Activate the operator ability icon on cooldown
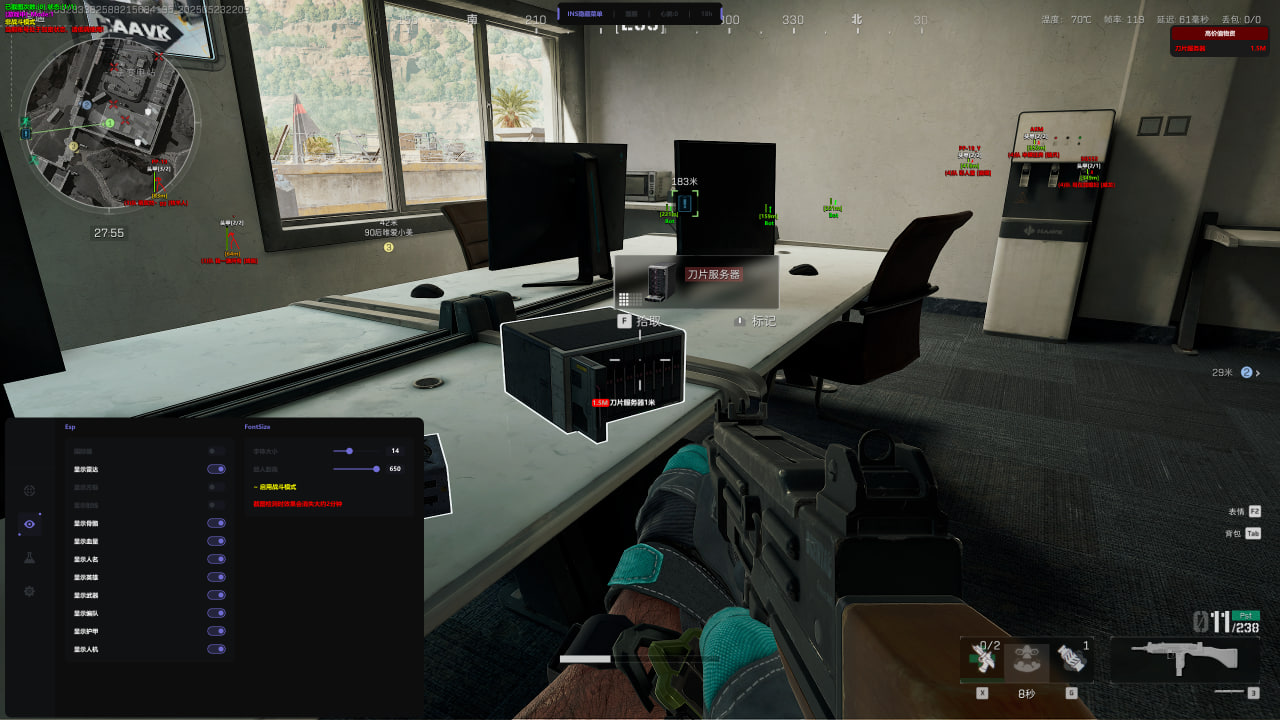This screenshot has height=720, width=1280. (x=1026, y=658)
